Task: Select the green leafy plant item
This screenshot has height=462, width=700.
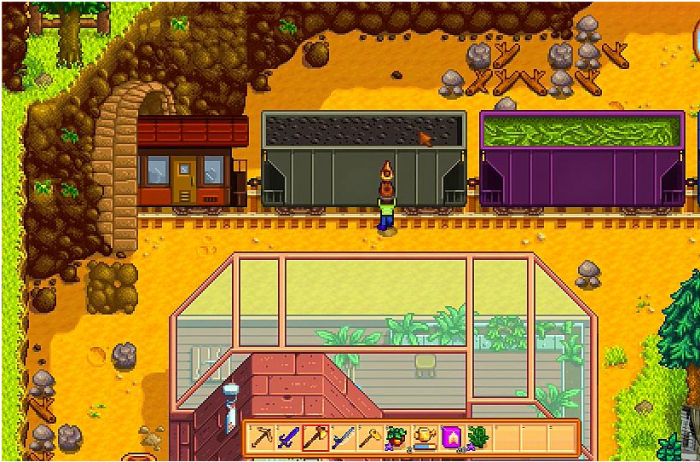Action: point(476,437)
